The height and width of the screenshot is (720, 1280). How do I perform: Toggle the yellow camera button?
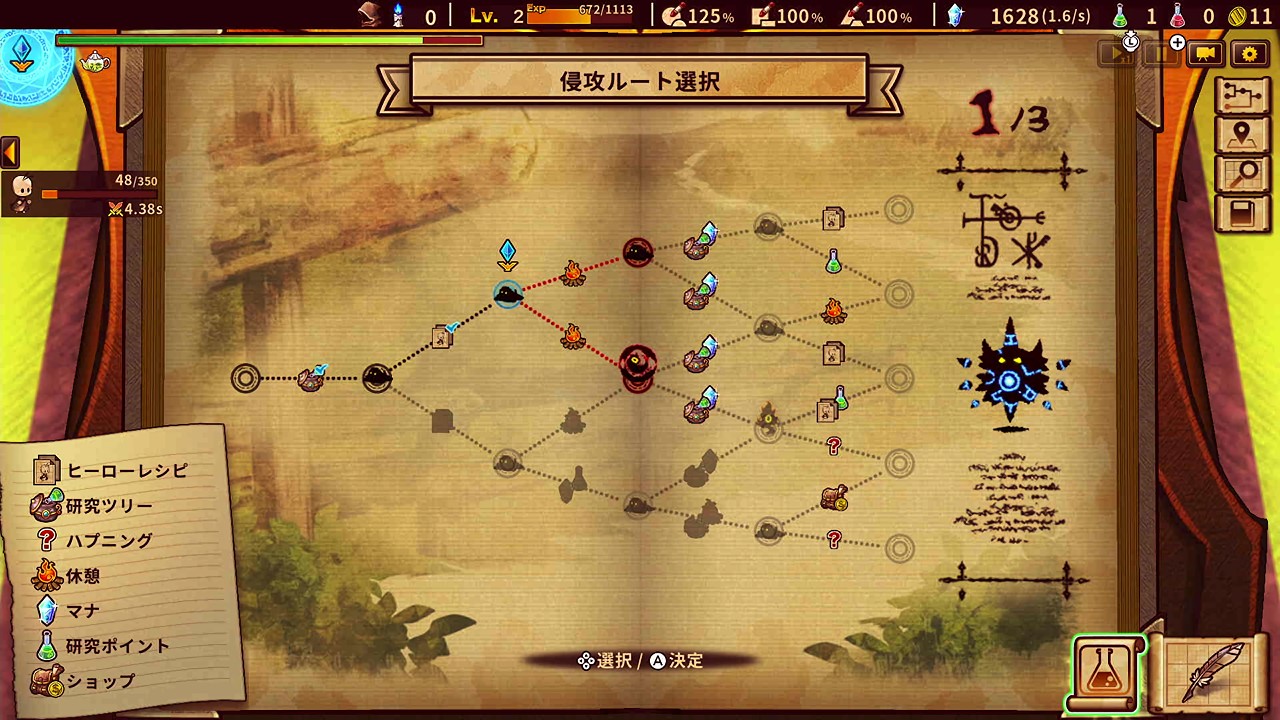(x=1206, y=54)
